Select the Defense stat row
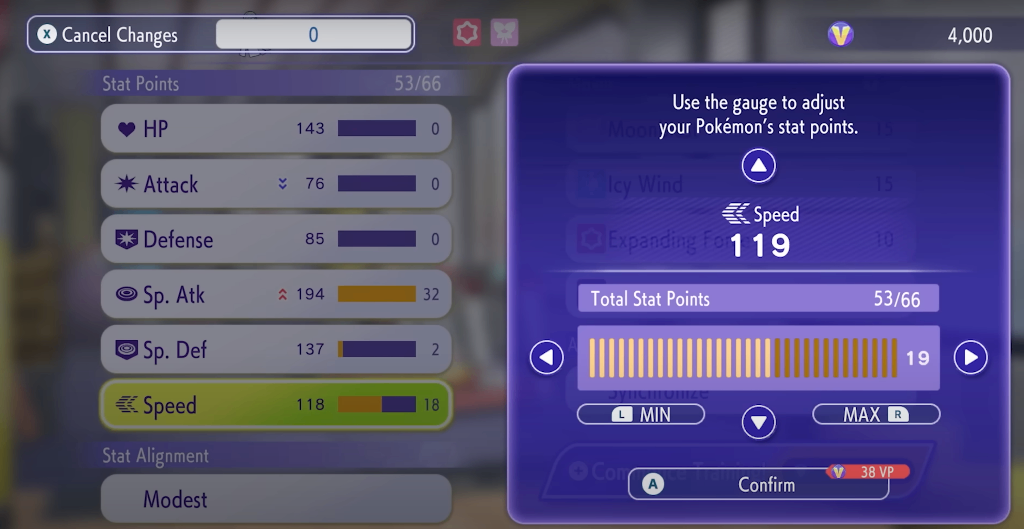The image size is (1024, 529). (x=275, y=240)
